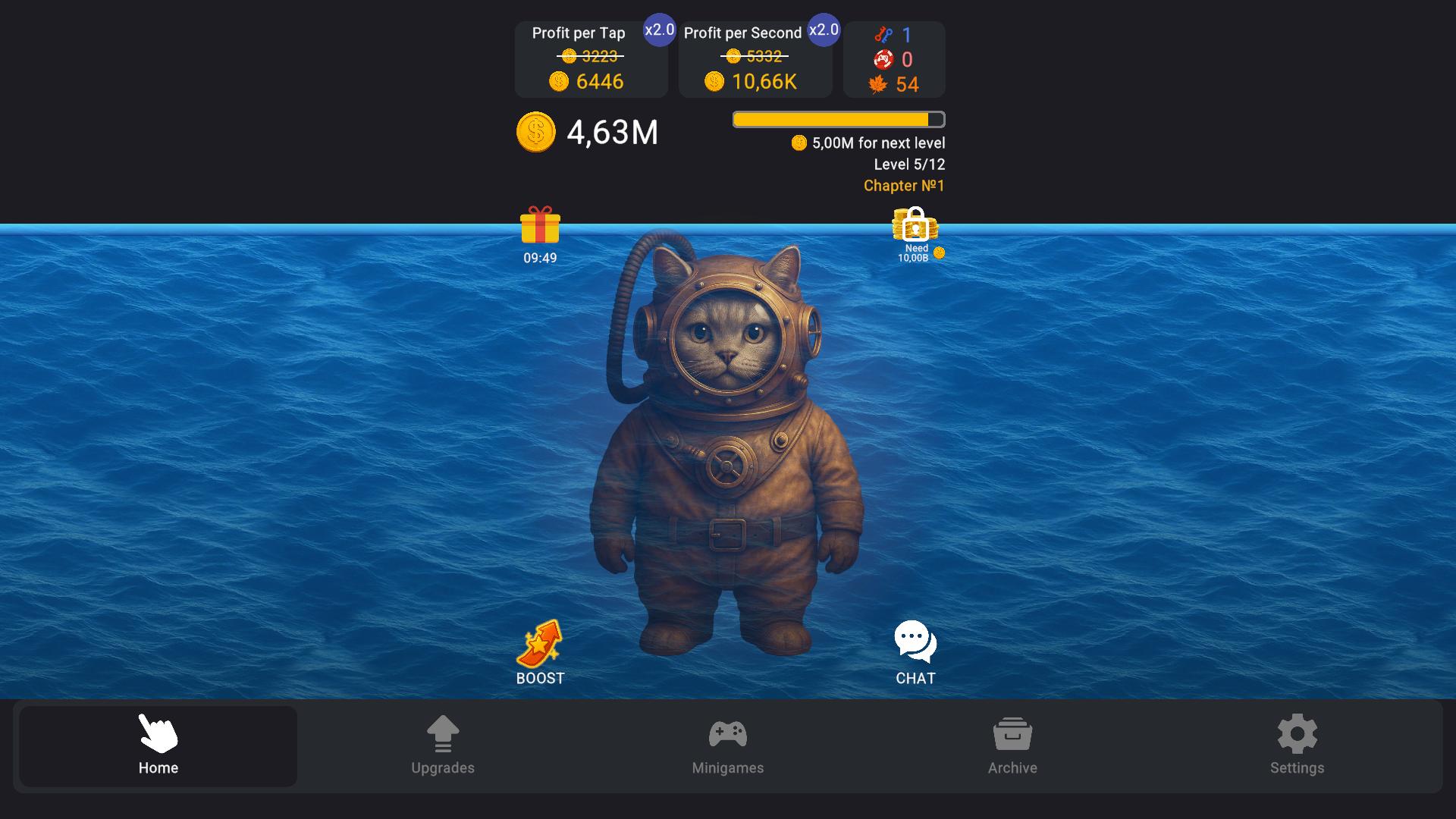Toggle the x2.0 badge on Profit per Tap
1456x819 pixels.
tap(658, 30)
